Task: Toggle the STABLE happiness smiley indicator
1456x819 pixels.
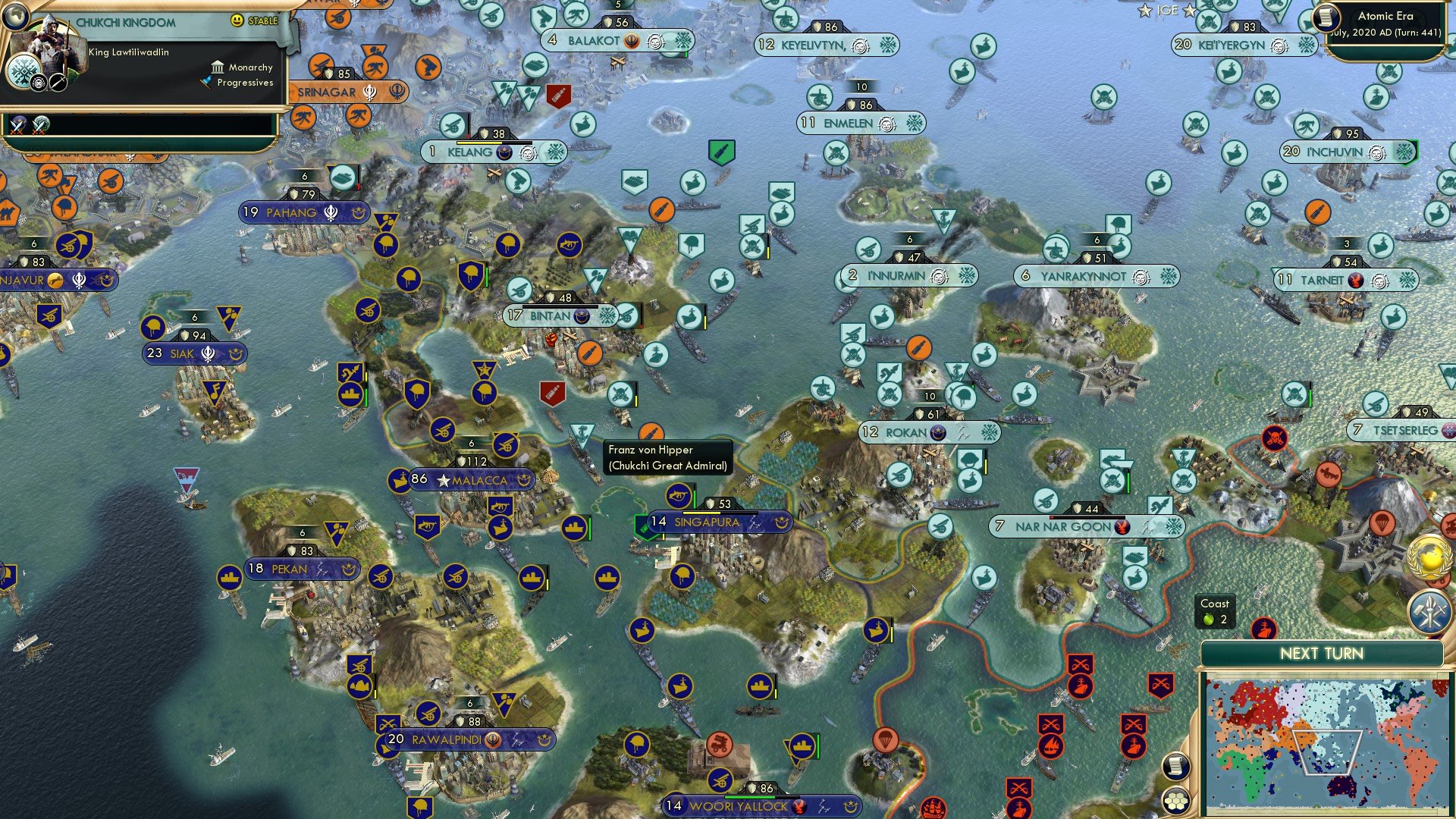Action: point(236,20)
